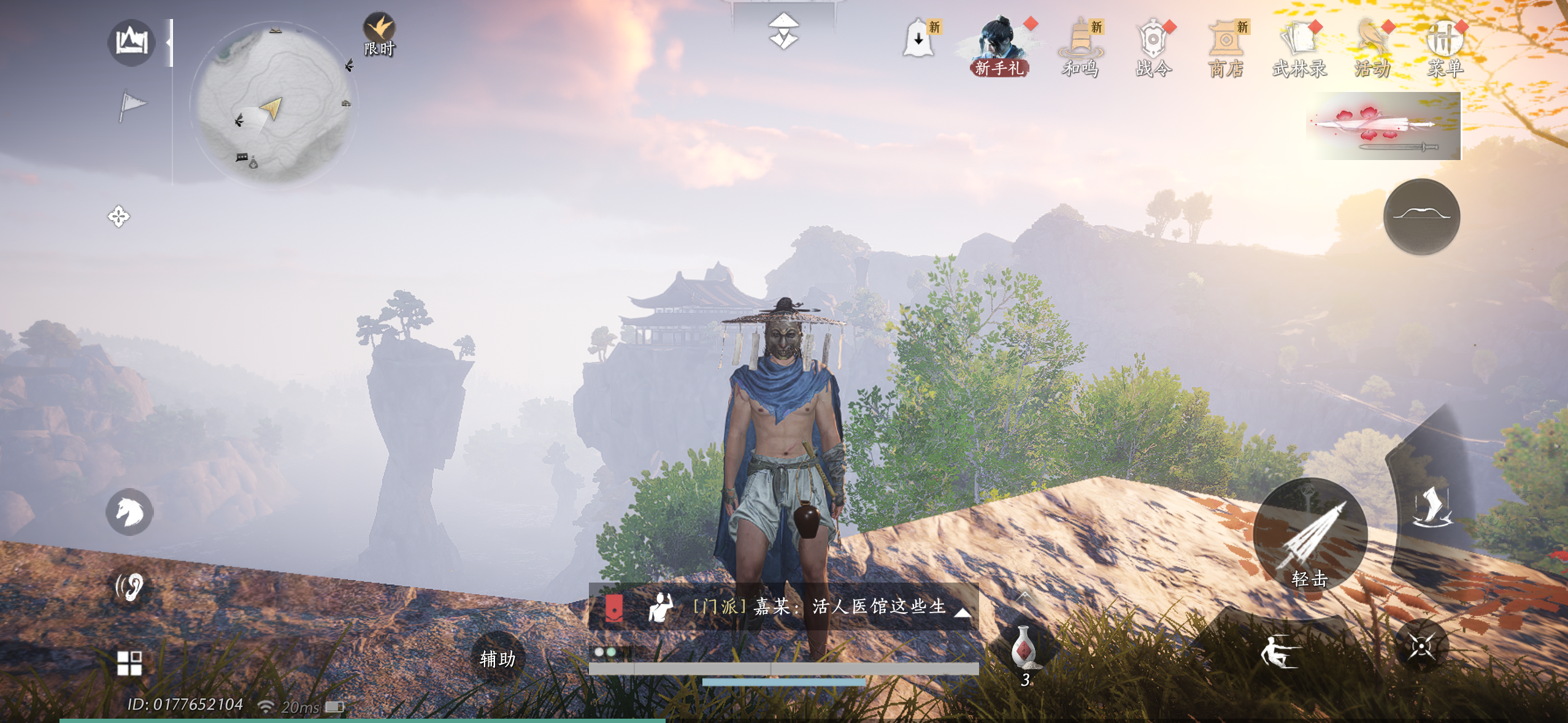Open the 新手礼 newcomer gift
Screen dimensions: 1568x723
click(999, 47)
